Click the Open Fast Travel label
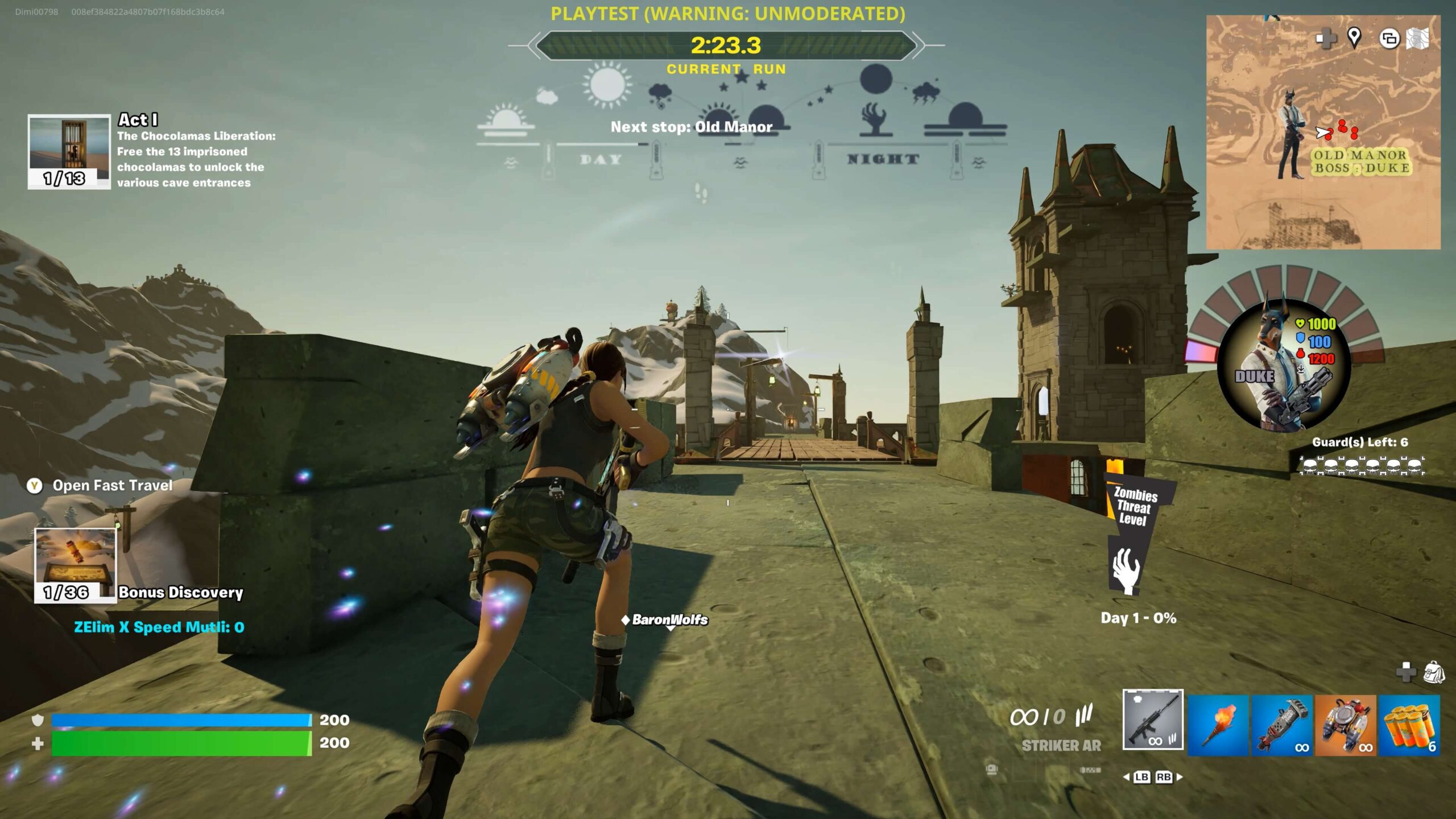The width and height of the screenshot is (1456, 819). 112,485
